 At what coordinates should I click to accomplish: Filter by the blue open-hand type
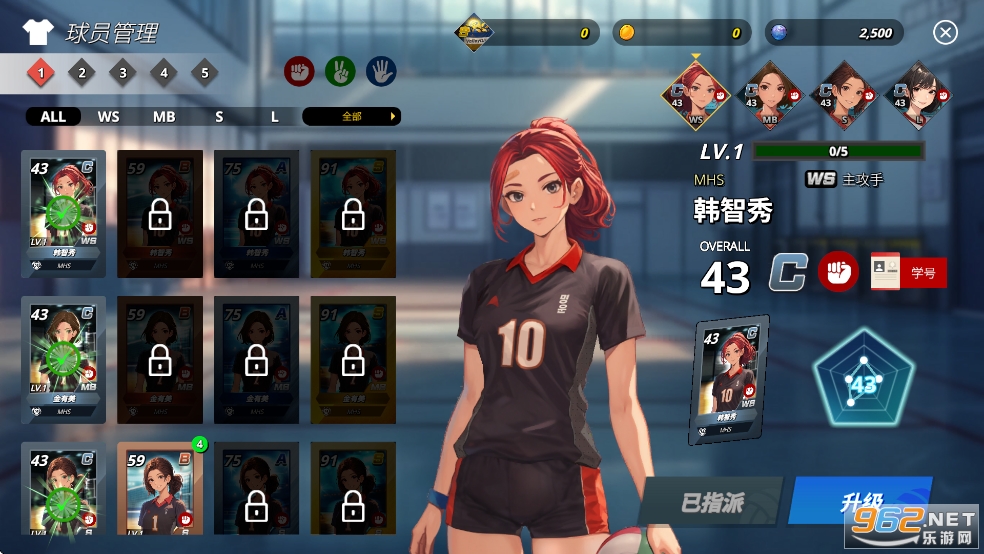click(x=381, y=71)
